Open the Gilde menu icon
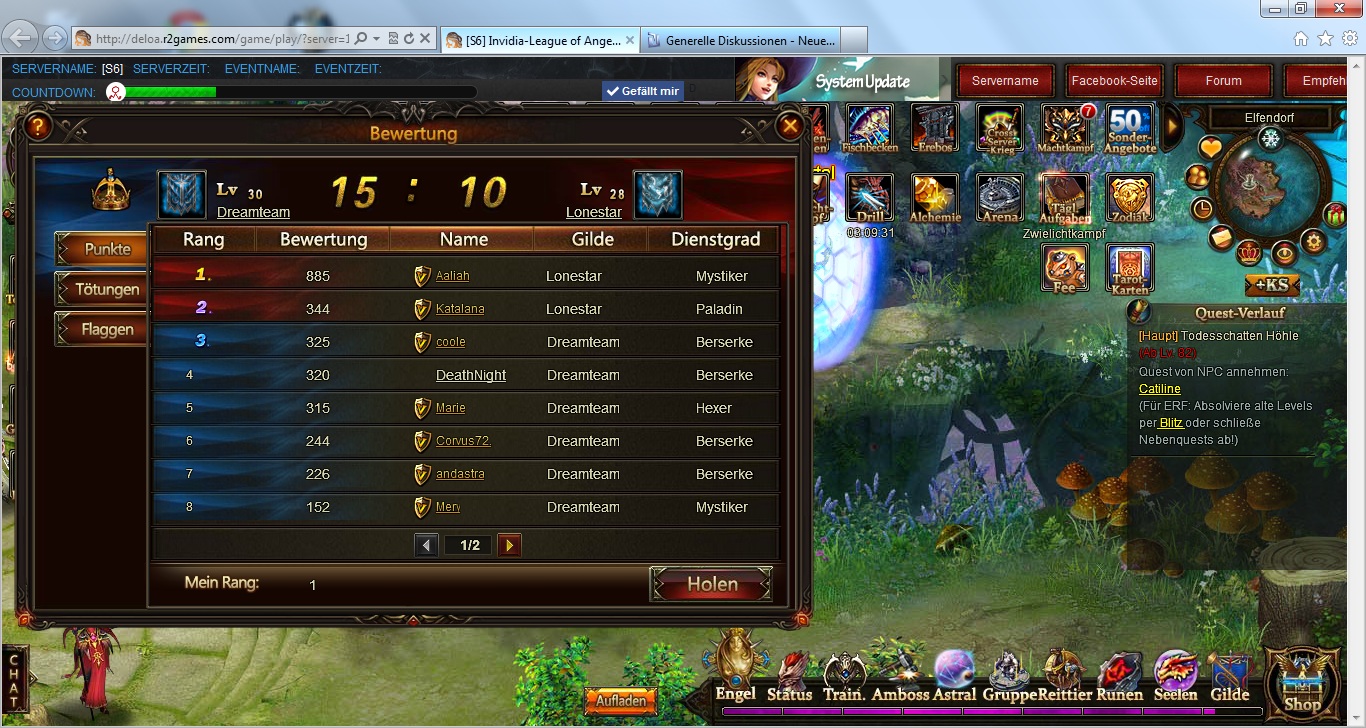 coord(1230,678)
